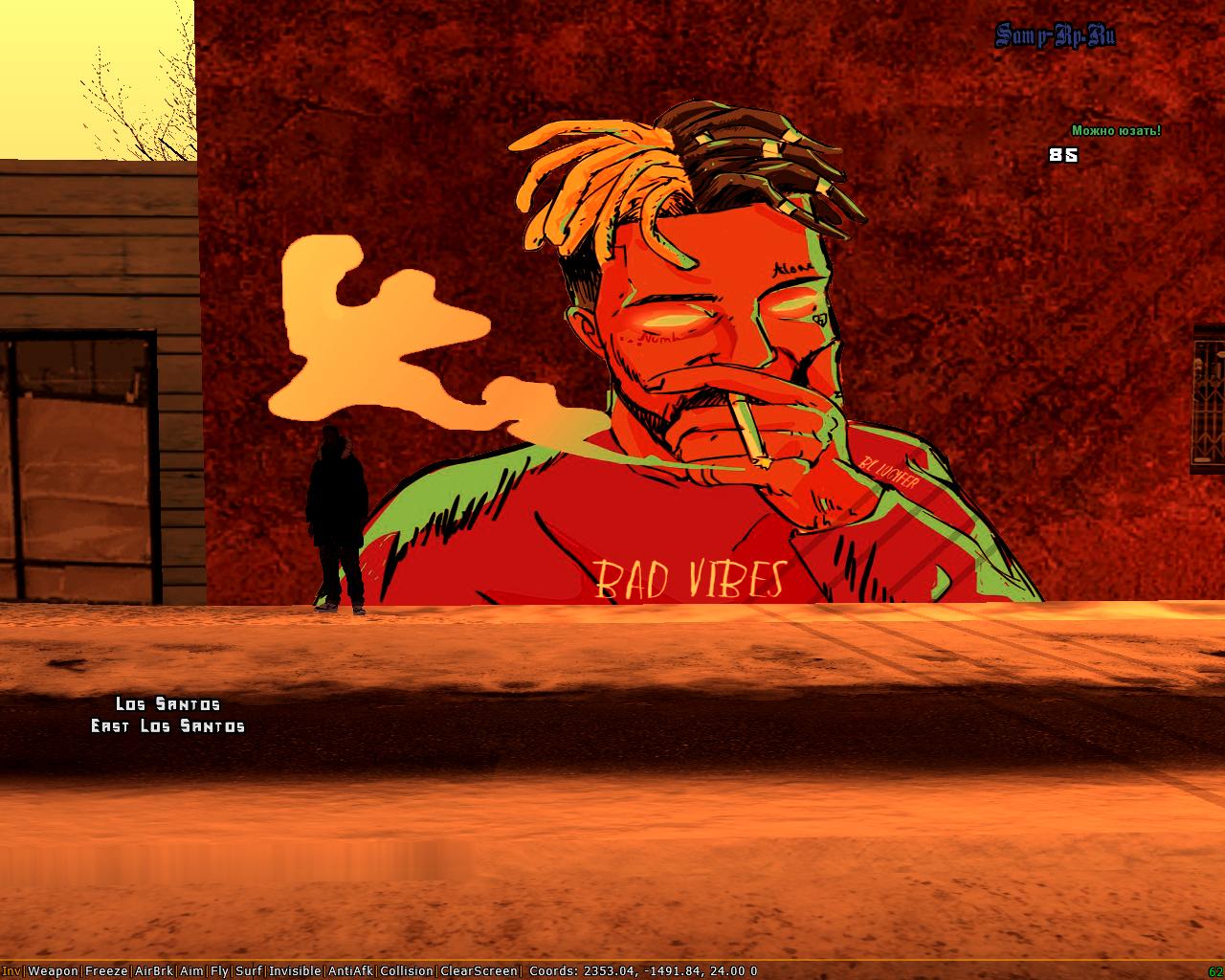1225x980 pixels.
Task: Switch the Collision option
Action: coord(407,970)
